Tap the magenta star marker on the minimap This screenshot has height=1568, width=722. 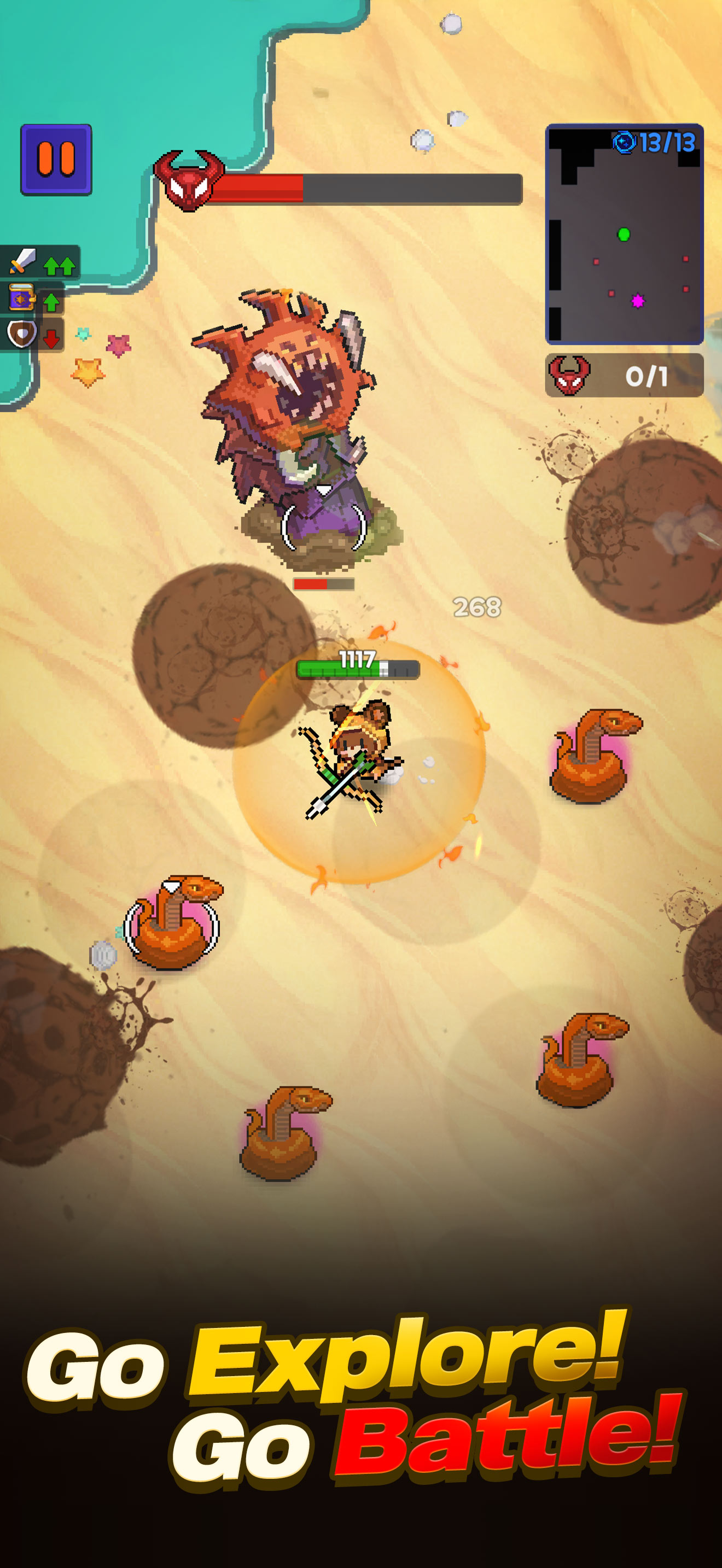(x=638, y=300)
